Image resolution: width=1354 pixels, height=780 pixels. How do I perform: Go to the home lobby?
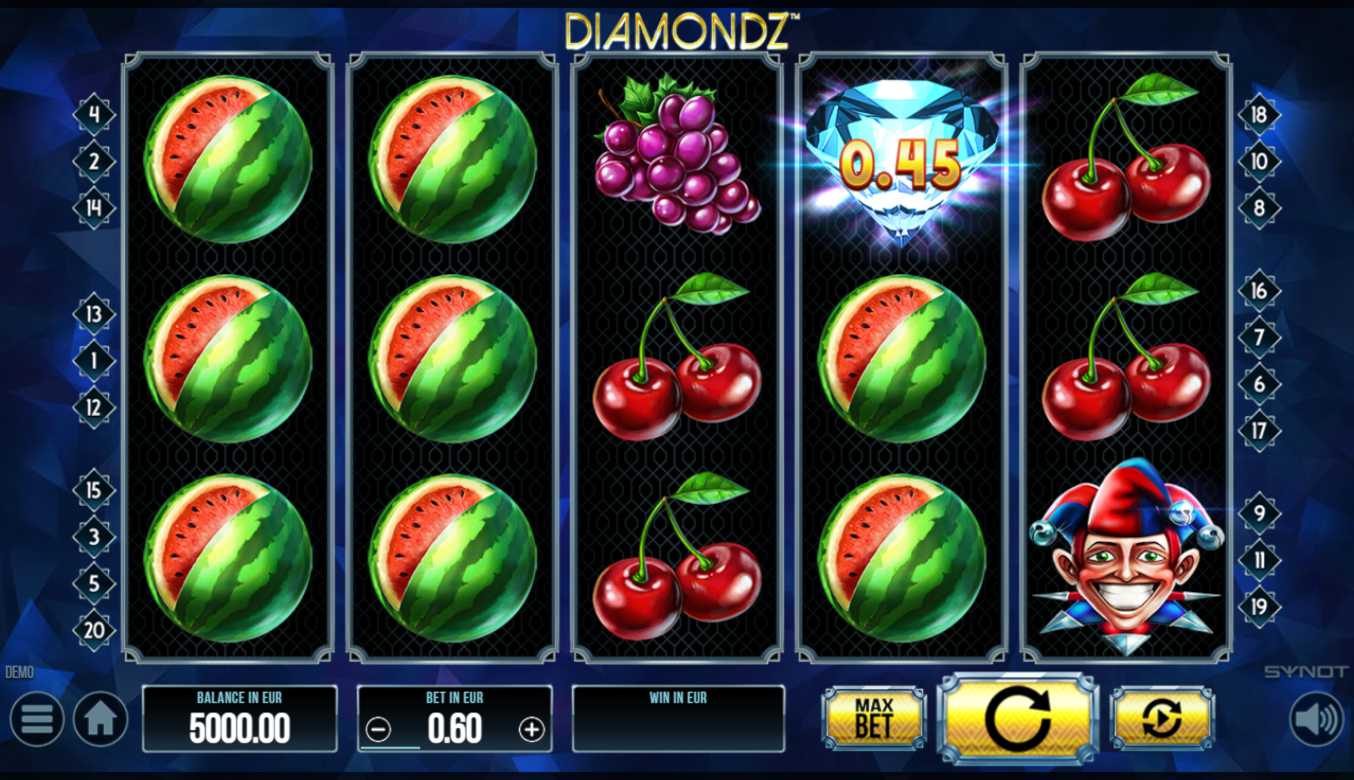pos(100,719)
